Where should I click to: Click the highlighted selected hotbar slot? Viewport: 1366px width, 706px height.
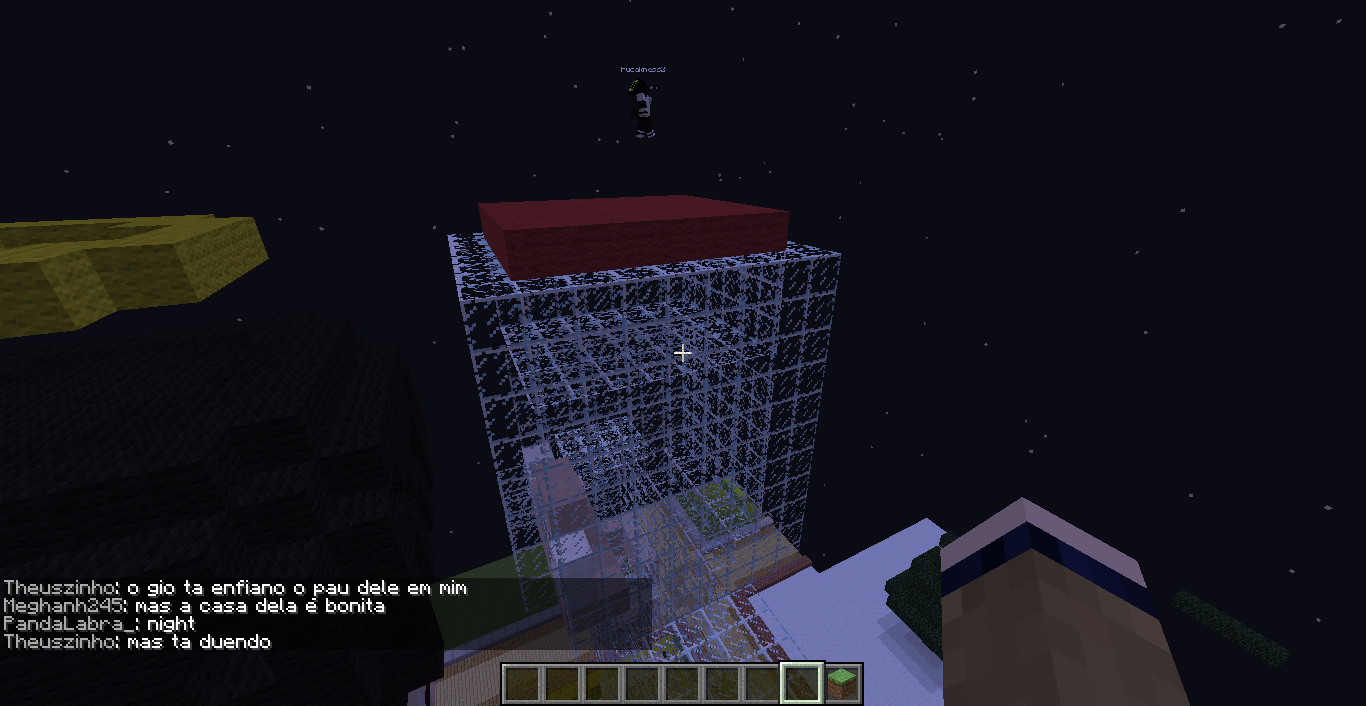click(802, 683)
